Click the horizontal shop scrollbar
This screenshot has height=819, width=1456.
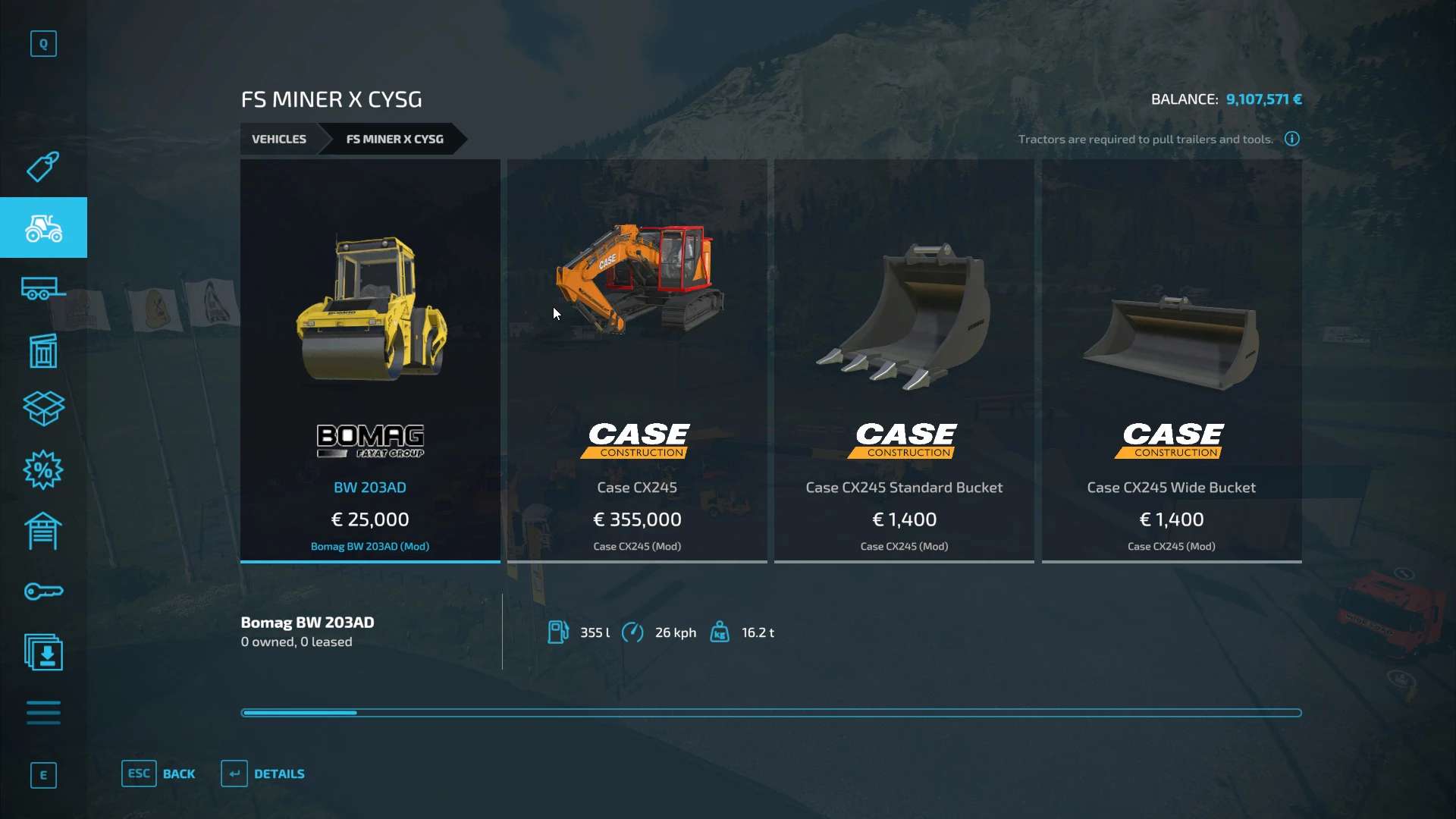pyautogui.click(x=770, y=713)
